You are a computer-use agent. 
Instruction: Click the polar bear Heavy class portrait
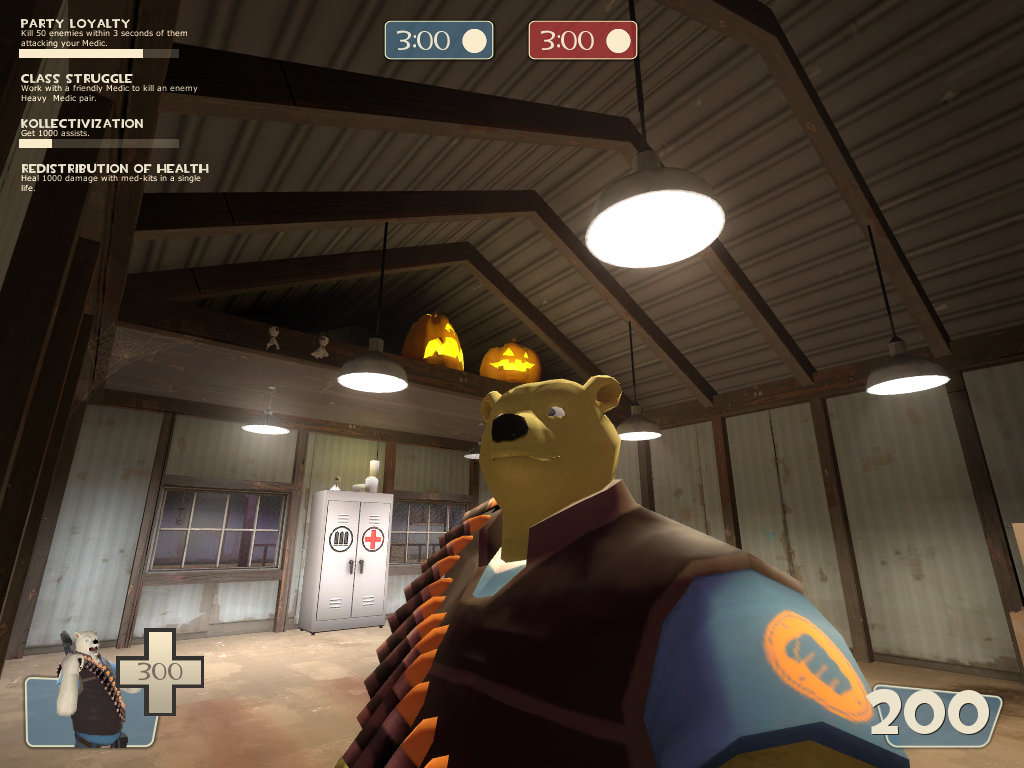(88, 688)
